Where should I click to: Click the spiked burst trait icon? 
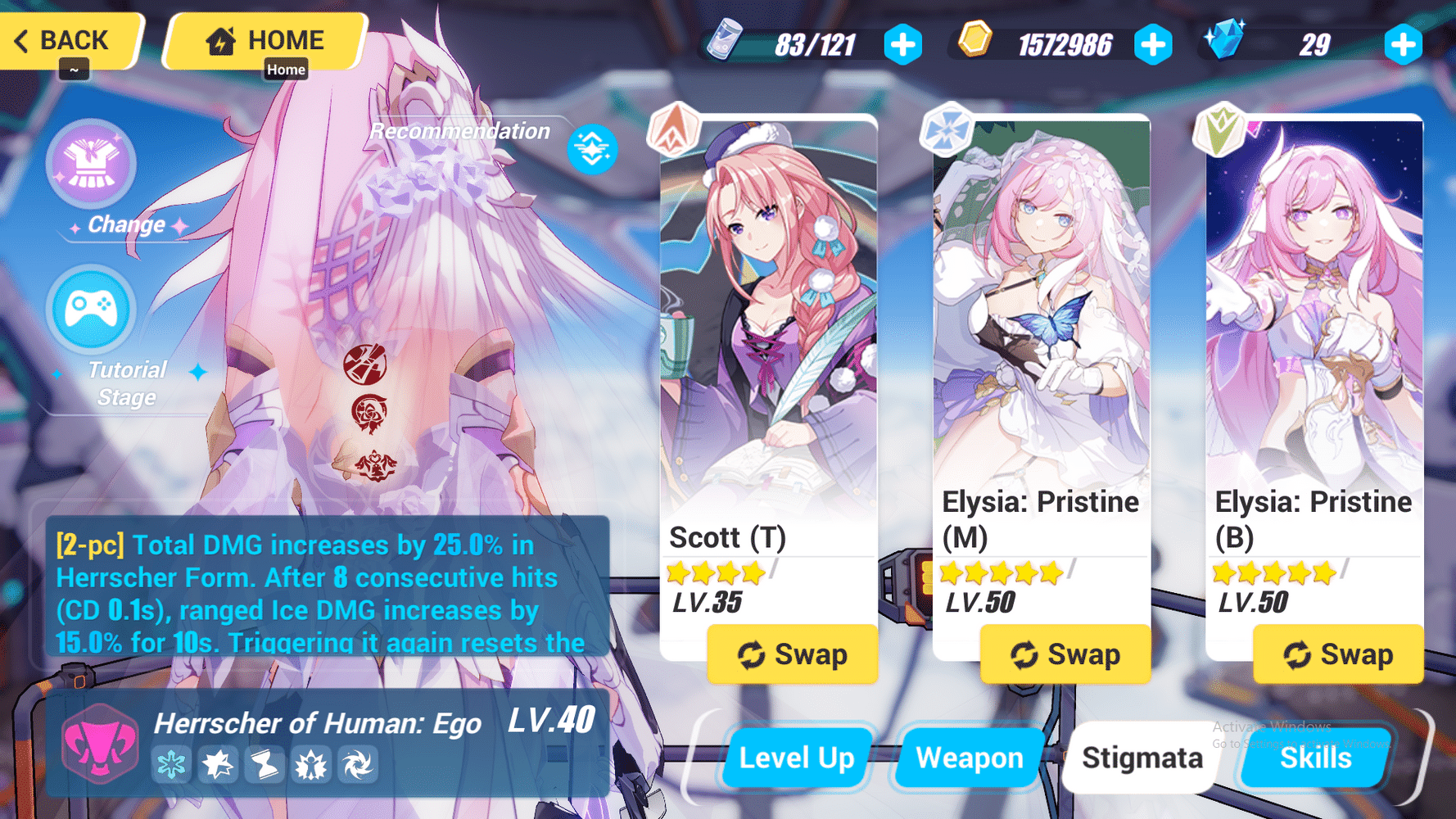(311, 765)
